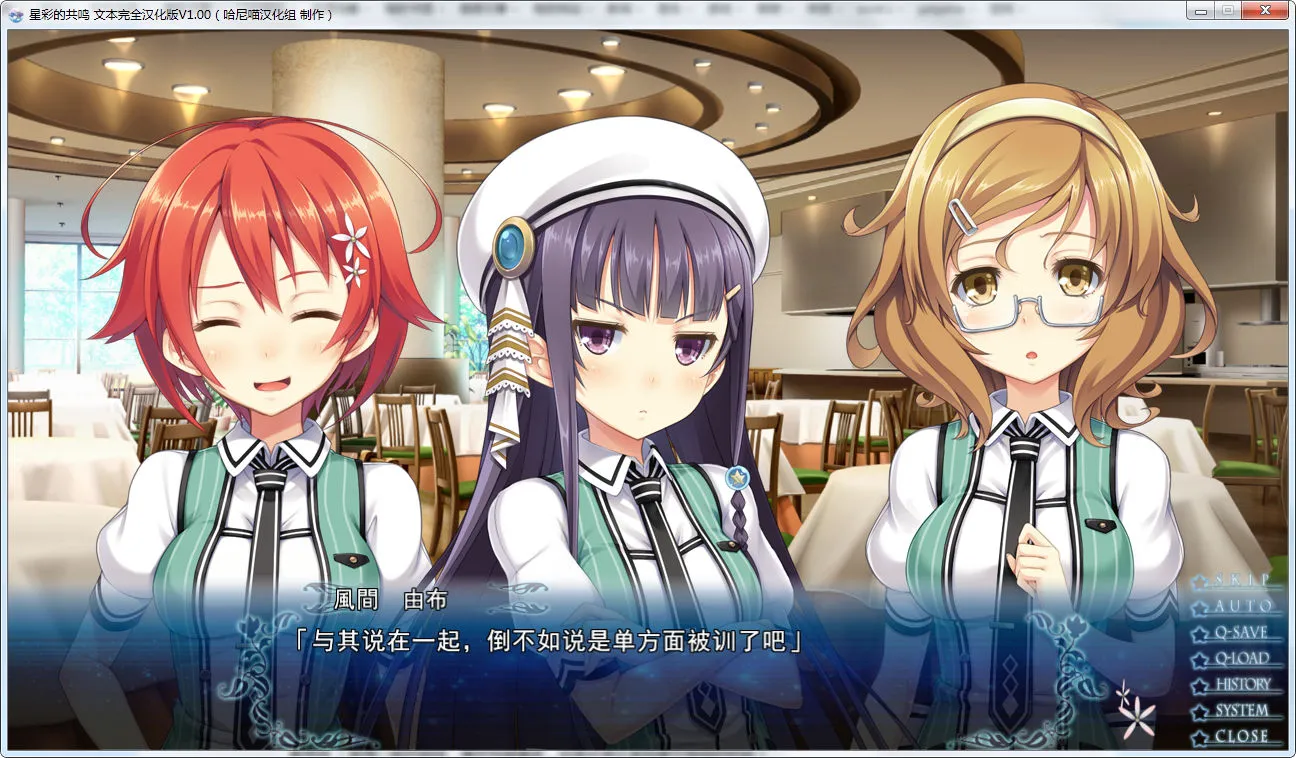The image size is (1296, 758).
Task: Close the game window
Action: [x=1265, y=10]
